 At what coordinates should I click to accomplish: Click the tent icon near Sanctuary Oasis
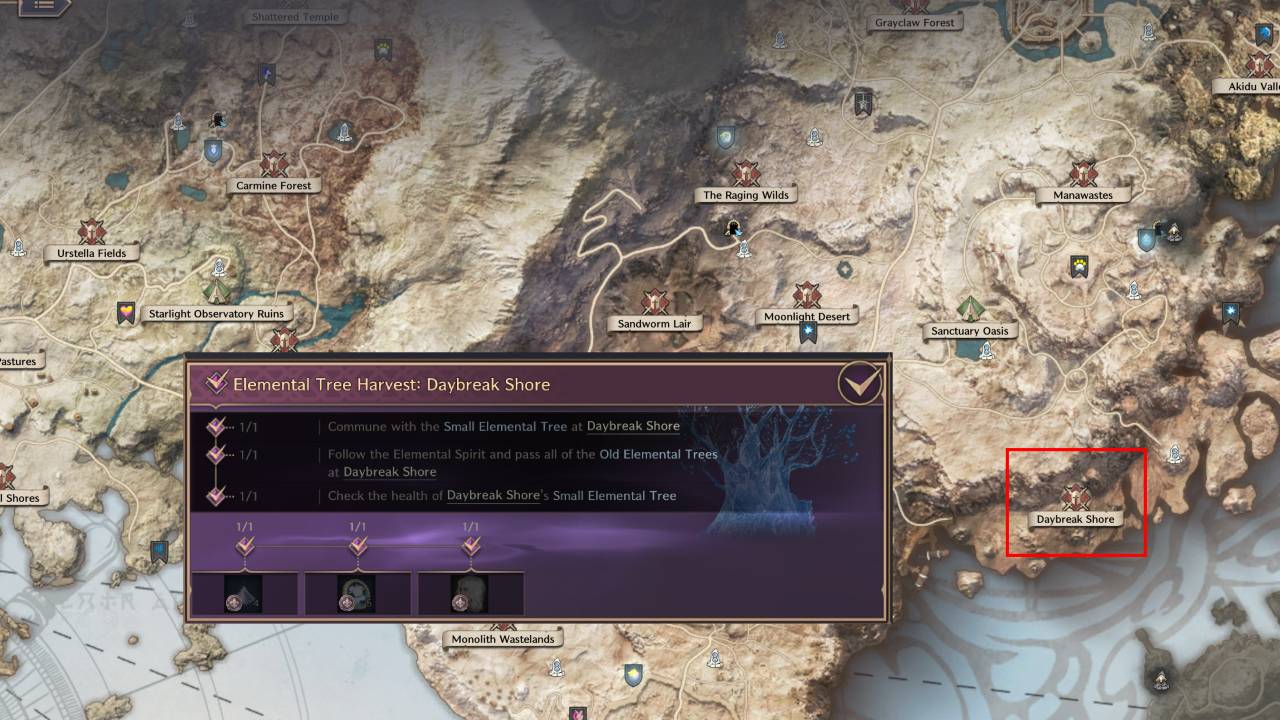[x=969, y=307]
